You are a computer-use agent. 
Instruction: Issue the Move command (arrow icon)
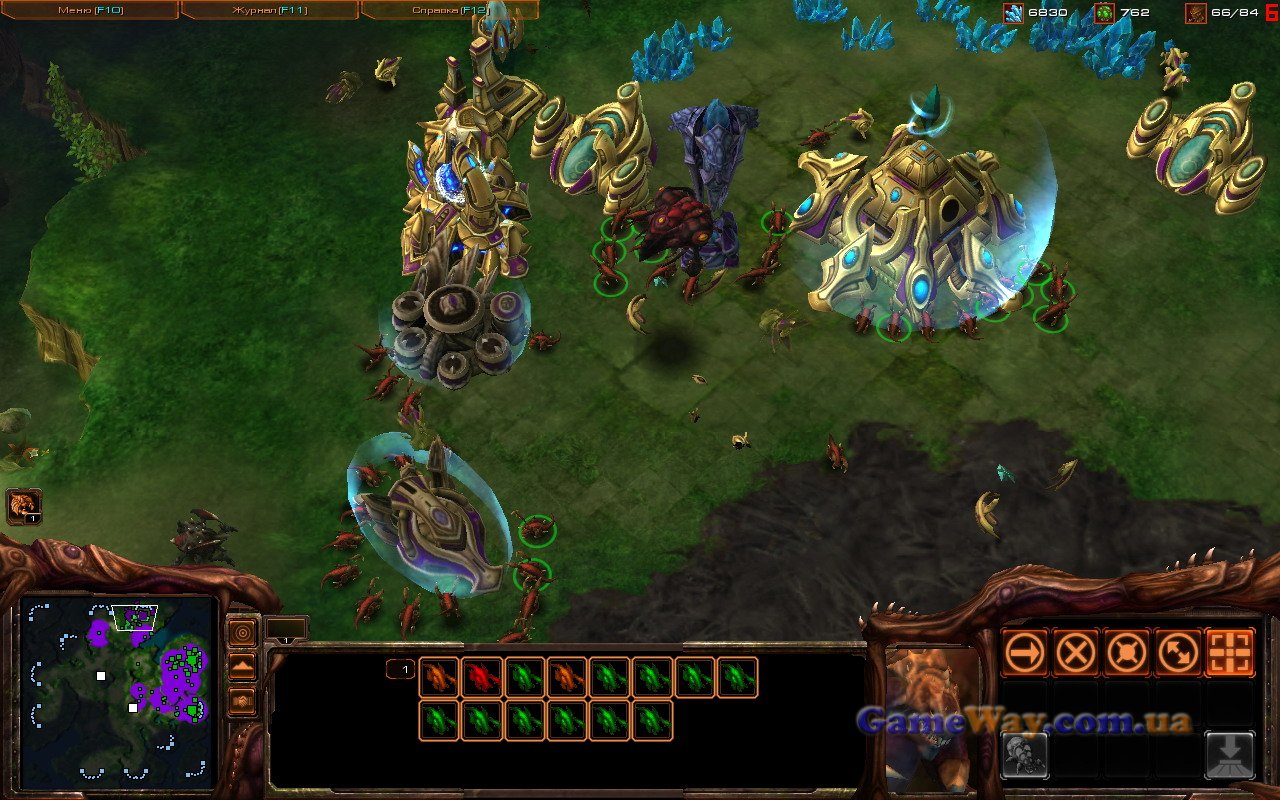pyautogui.click(x=1024, y=653)
